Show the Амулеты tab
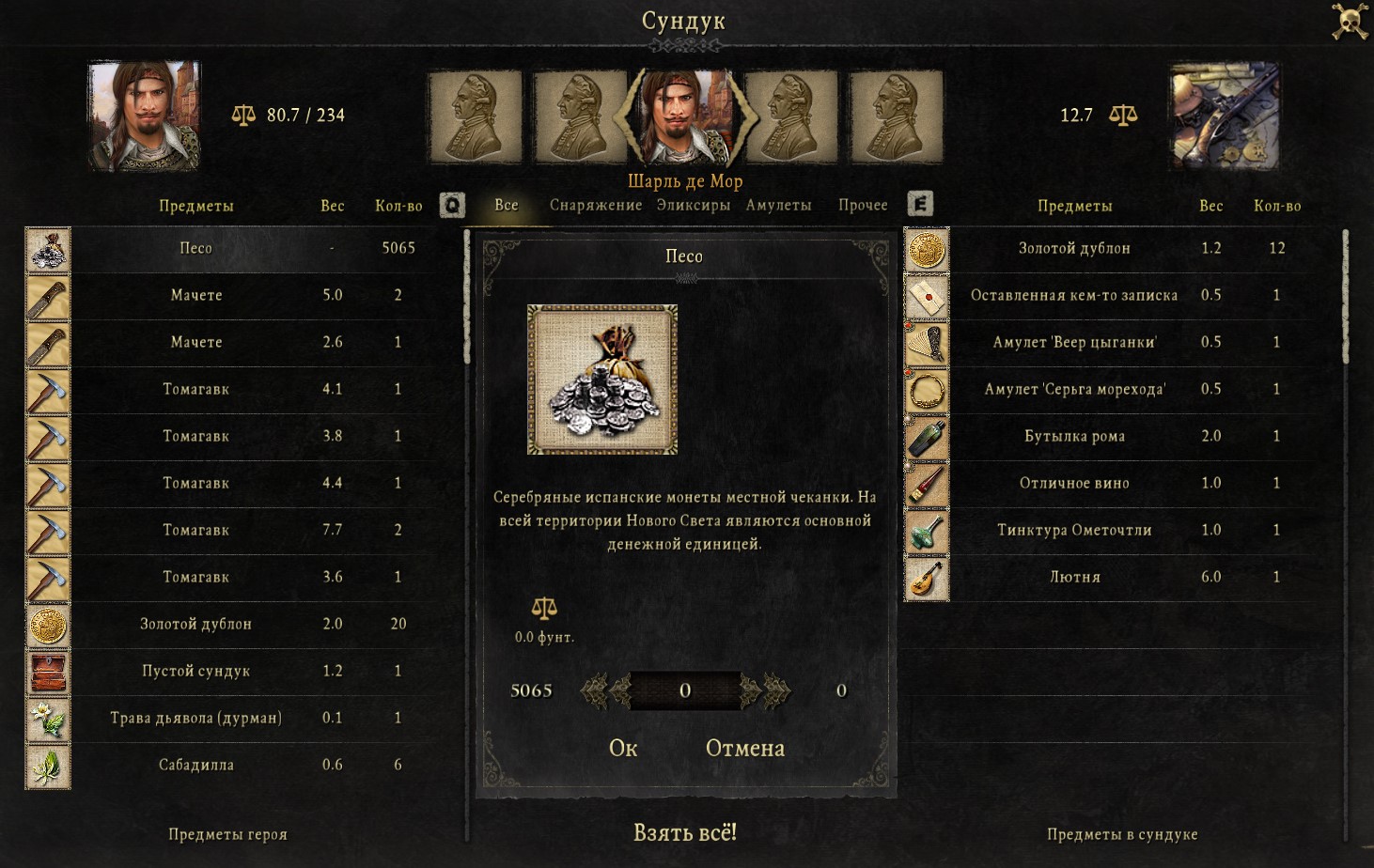1374x868 pixels. [778, 205]
